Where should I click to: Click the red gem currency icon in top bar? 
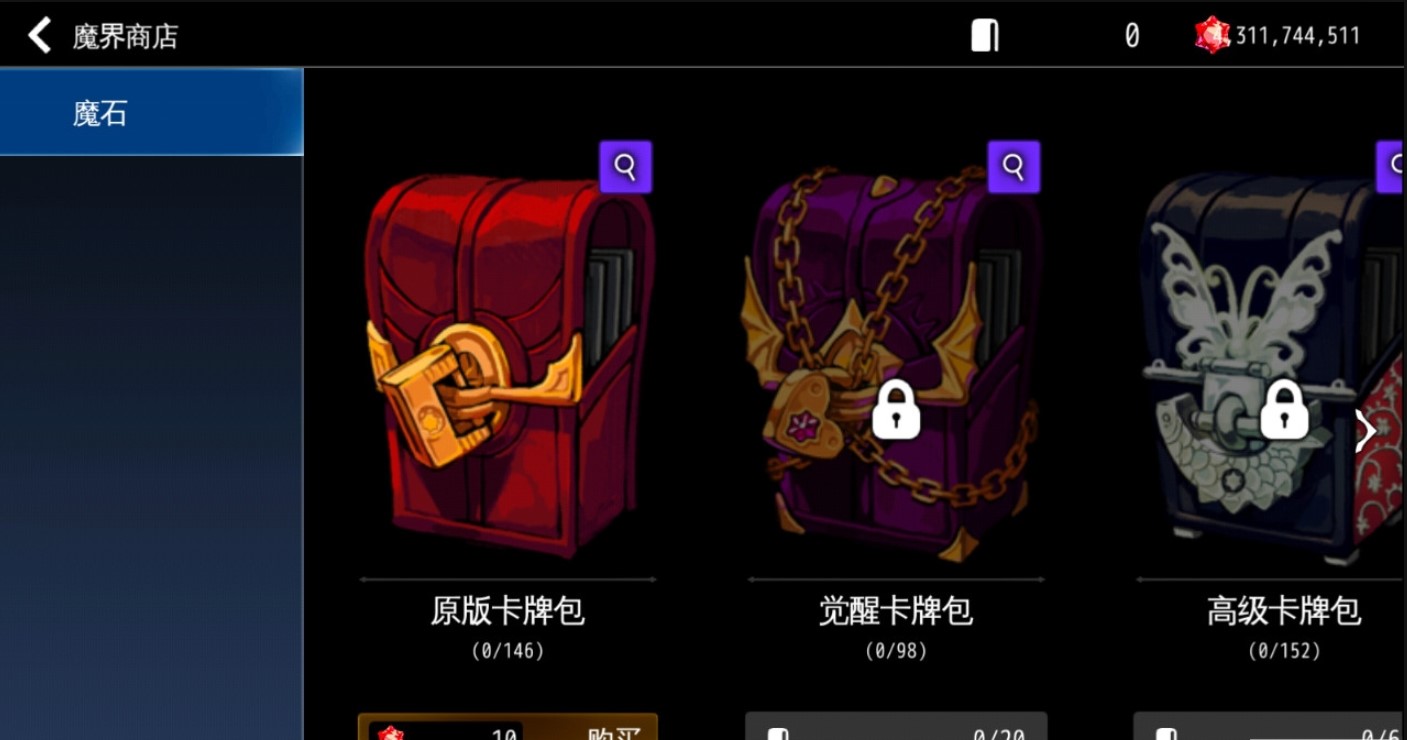click(1211, 33)
